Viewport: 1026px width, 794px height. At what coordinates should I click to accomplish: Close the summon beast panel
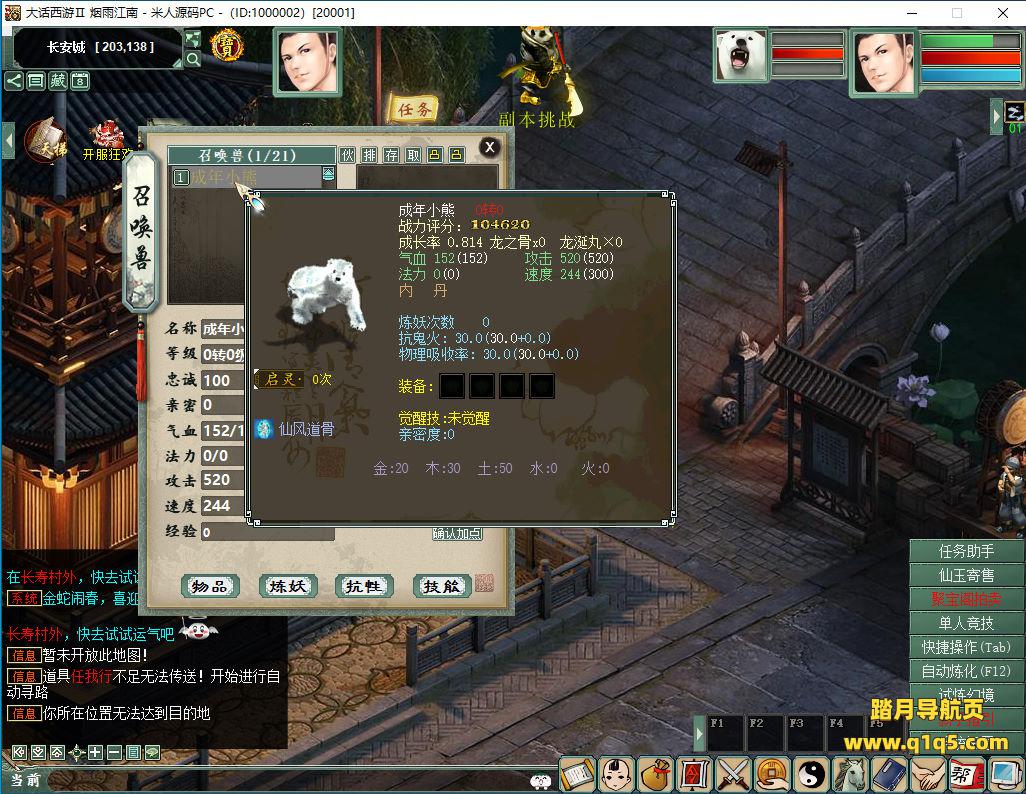tap(489, 147)
